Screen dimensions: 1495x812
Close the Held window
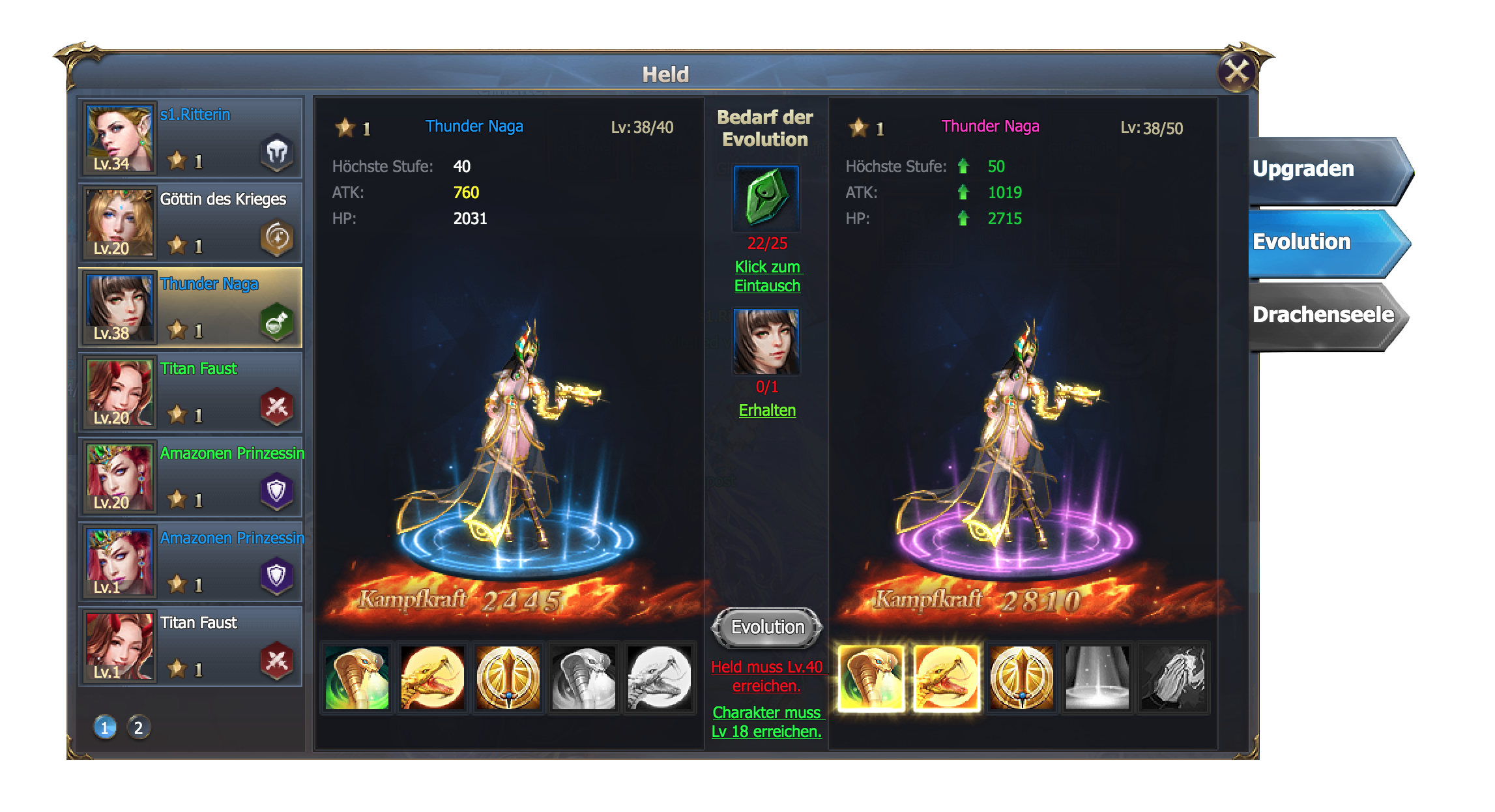pos(1236,72)
